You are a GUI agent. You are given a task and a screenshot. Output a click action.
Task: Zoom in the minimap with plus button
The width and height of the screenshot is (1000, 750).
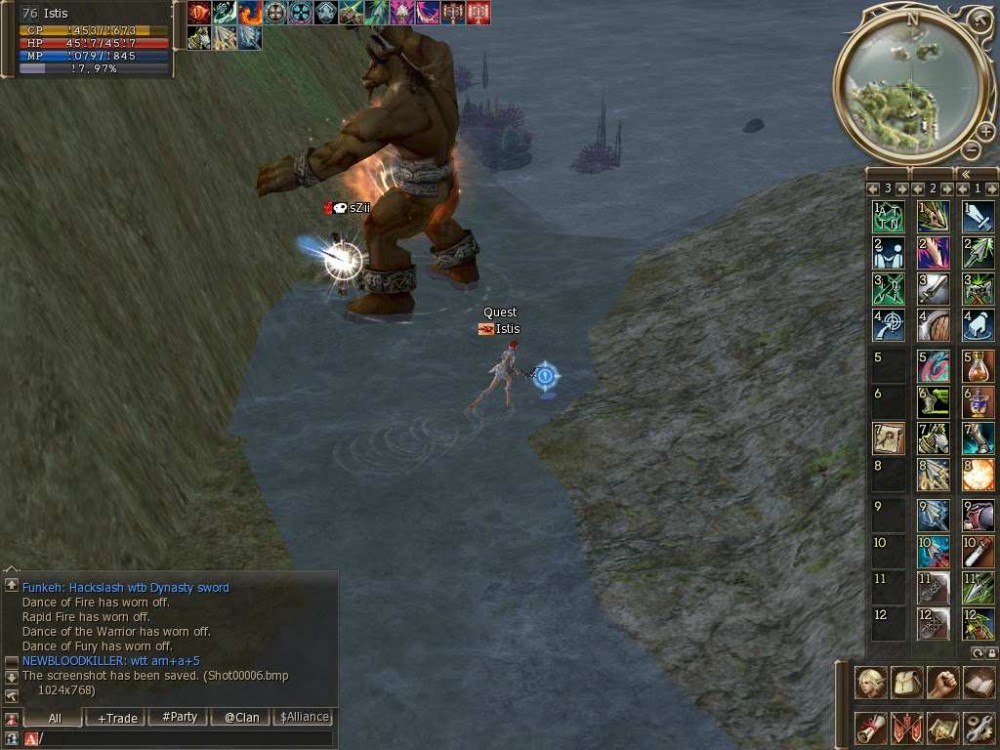pyautogui.click(x=985, y=131)
